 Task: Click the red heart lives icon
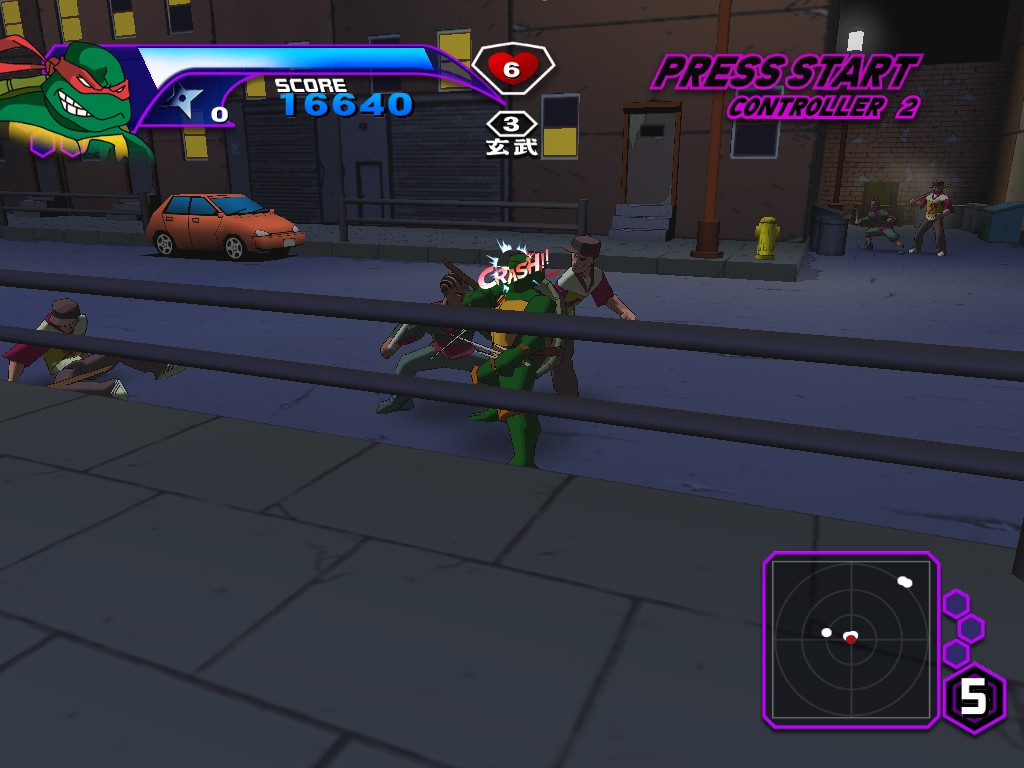(x=512, y=69)
